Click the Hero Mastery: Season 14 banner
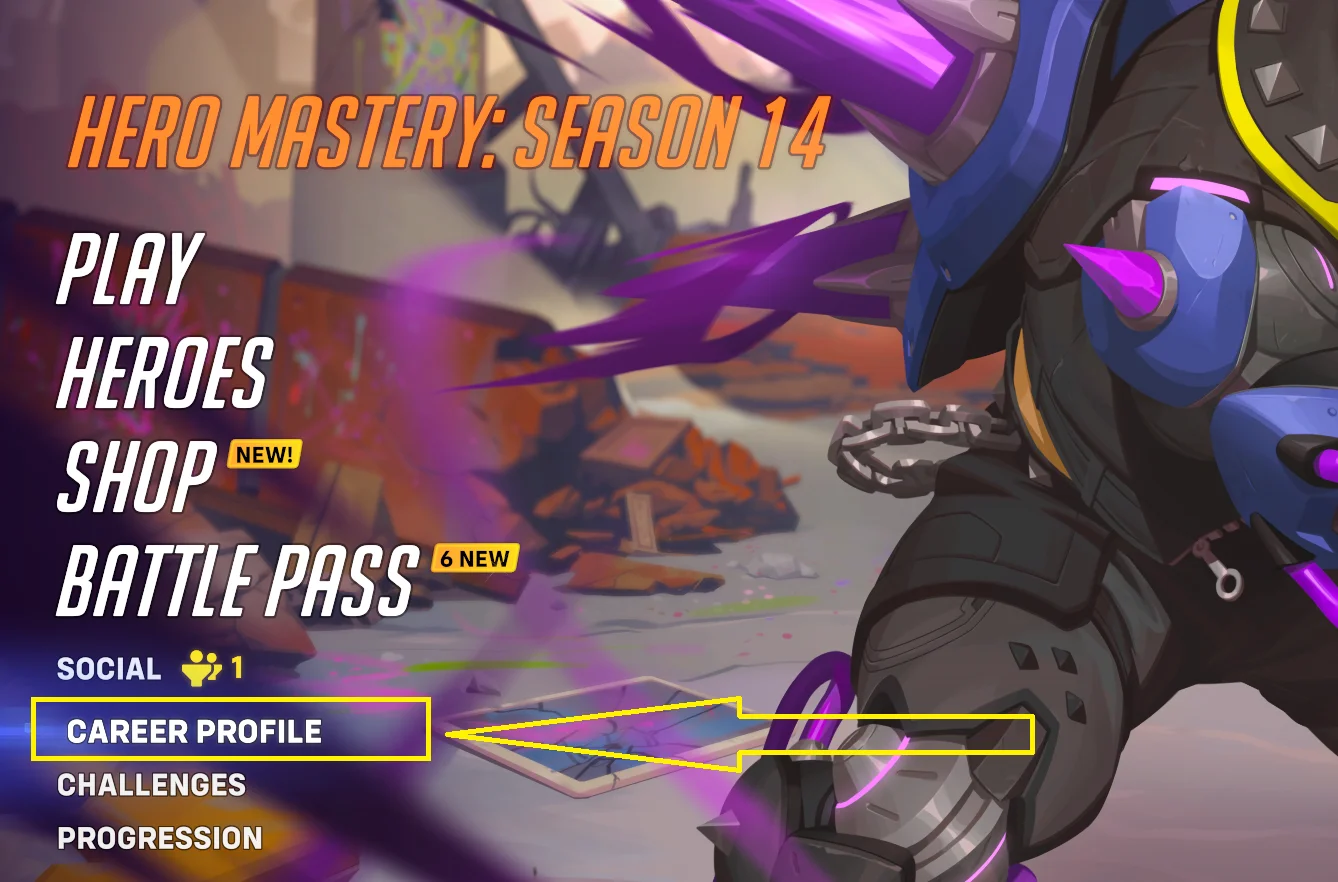 [450, 134]
